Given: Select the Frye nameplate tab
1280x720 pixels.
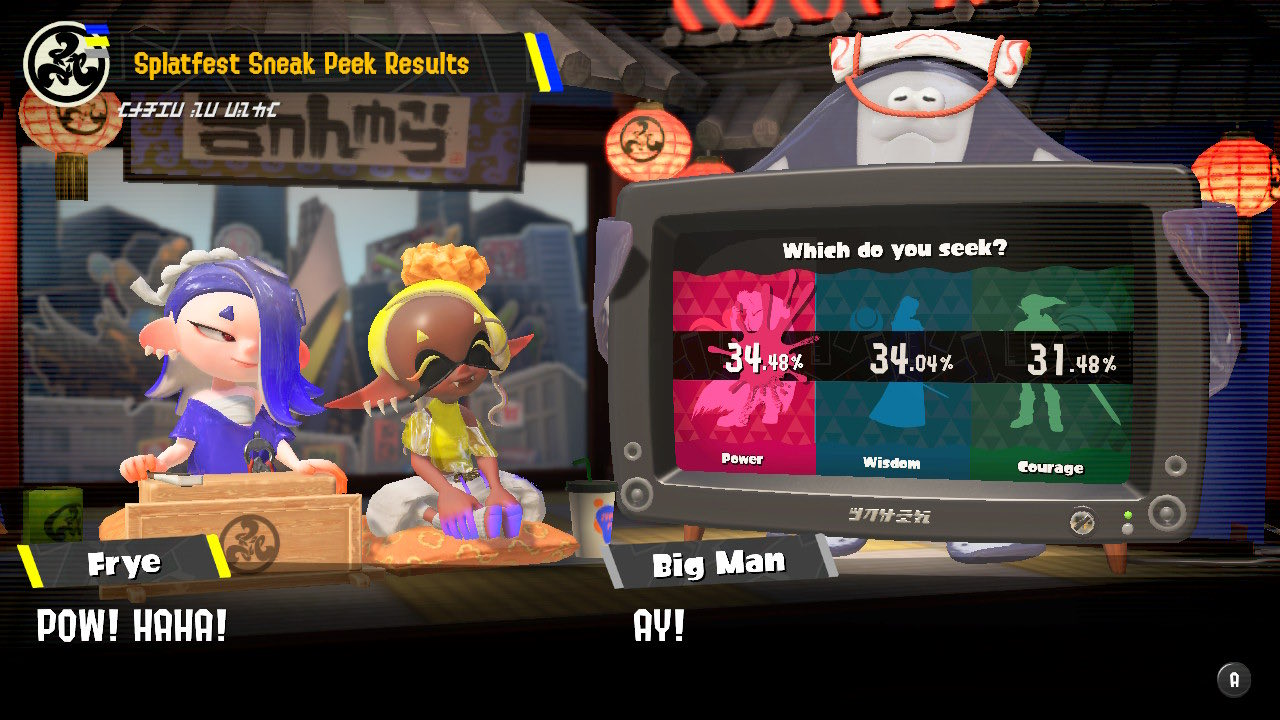Looking at the screenshot, I should coord(125,562).
